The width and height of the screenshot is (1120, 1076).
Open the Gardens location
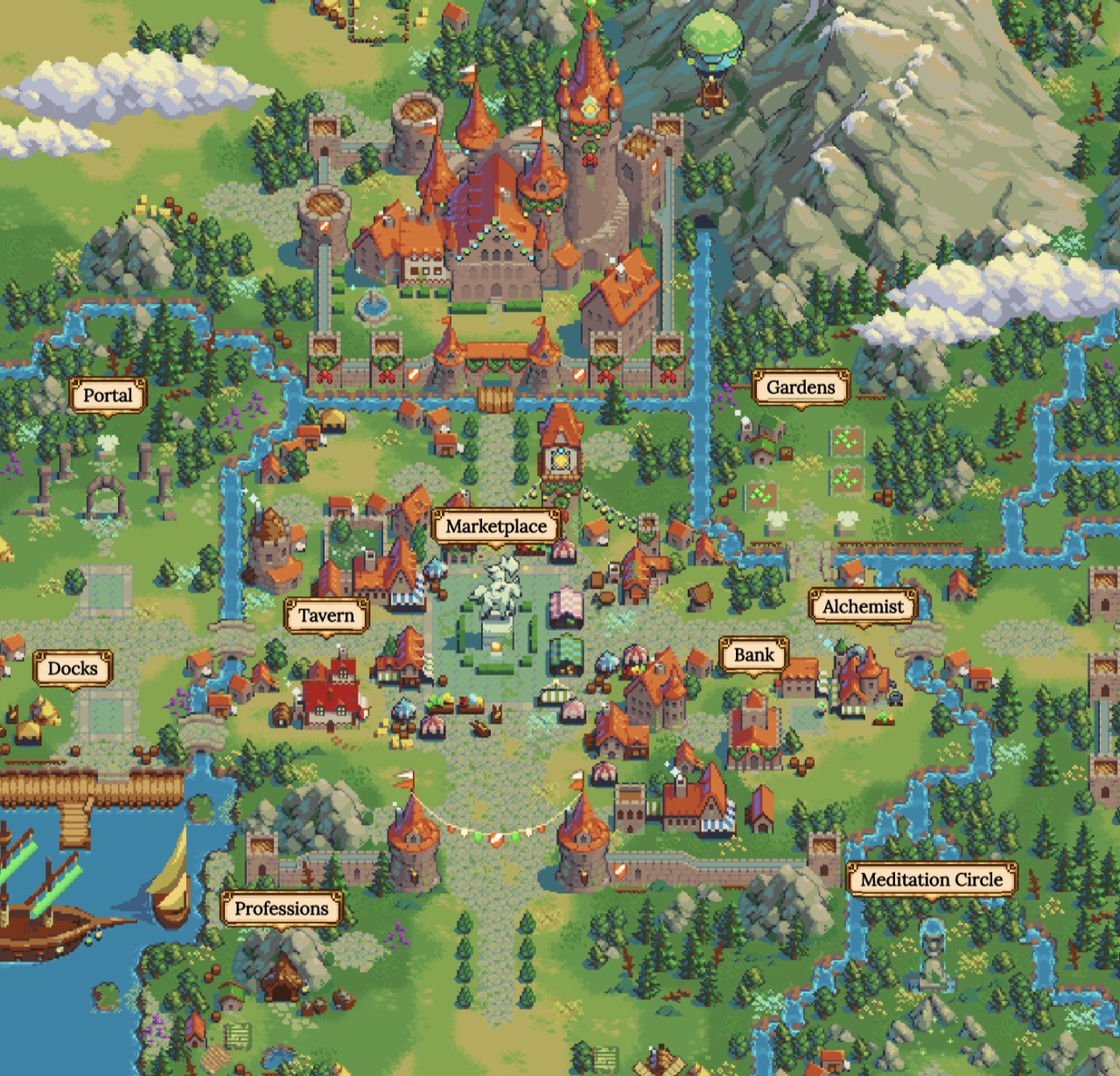tap(799, 386)
